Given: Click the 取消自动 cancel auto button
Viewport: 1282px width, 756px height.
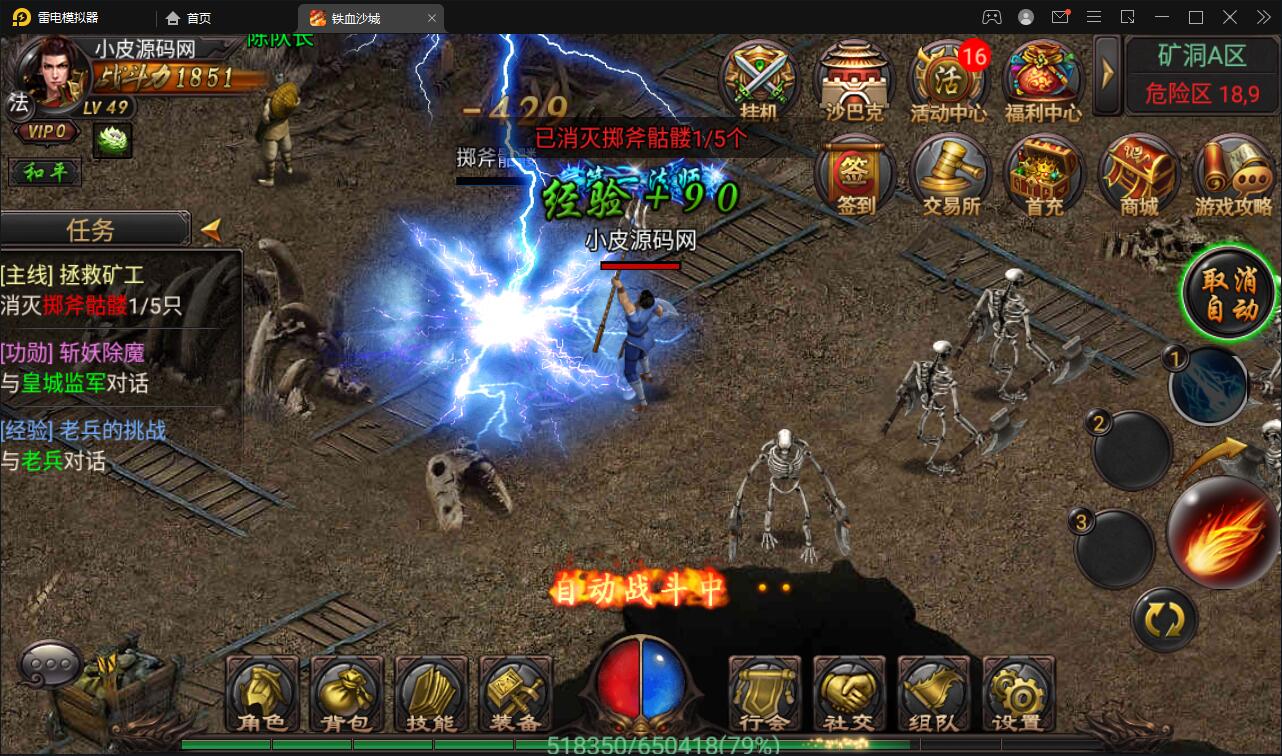Looking at the screenshot, I should point(1229,293).
